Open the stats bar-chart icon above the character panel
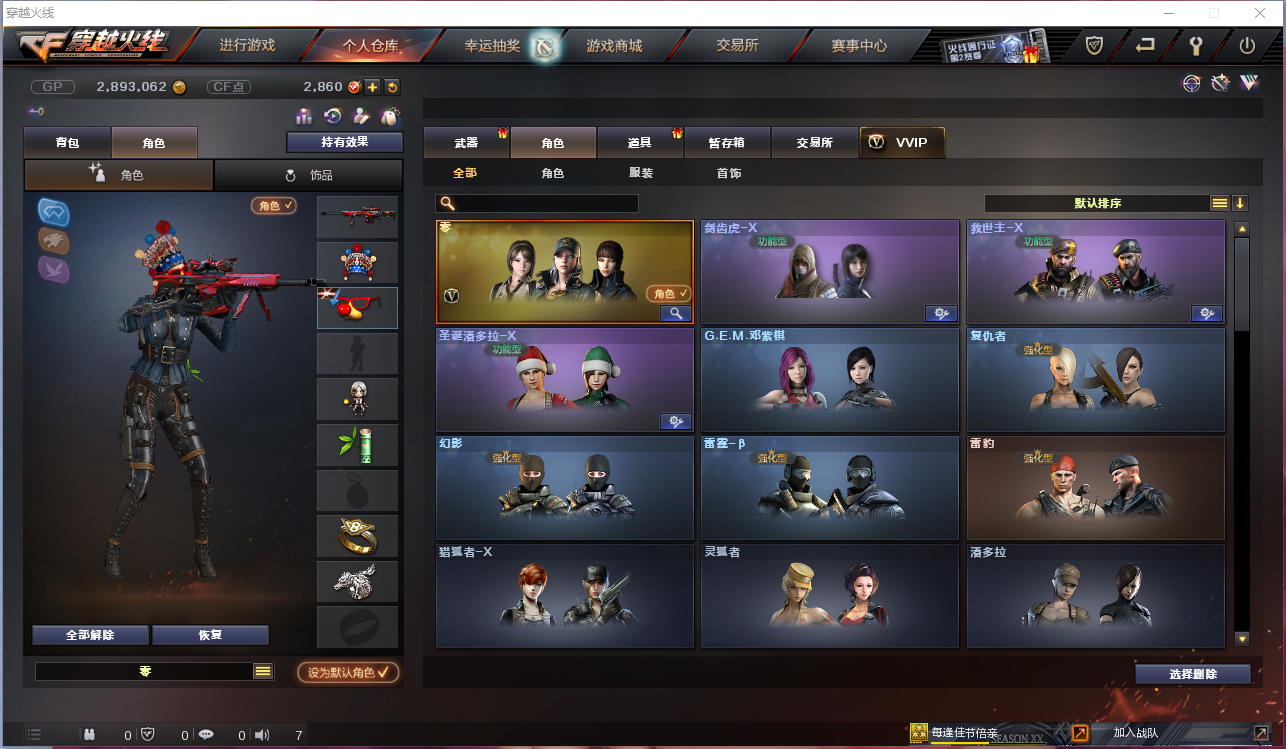Image resolution: width=1286 pixels, height=749 pixels. pyautogui.click(x=305, y=116)
